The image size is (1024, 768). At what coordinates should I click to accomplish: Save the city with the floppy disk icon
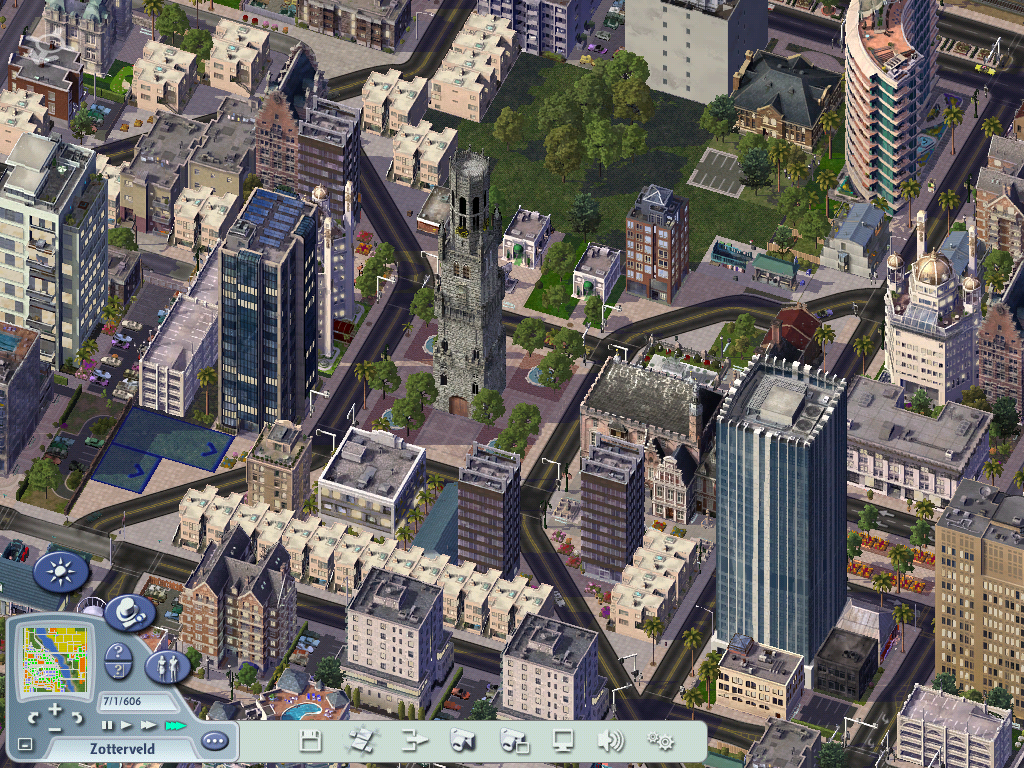pyautogui.click(x=311, y=741)
